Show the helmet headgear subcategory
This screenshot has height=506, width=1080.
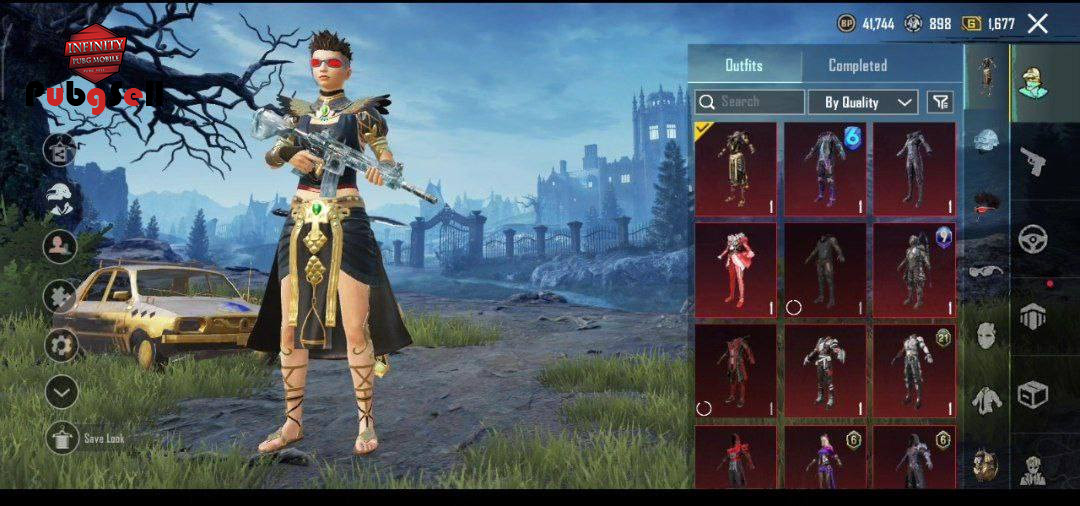[985, 141]
